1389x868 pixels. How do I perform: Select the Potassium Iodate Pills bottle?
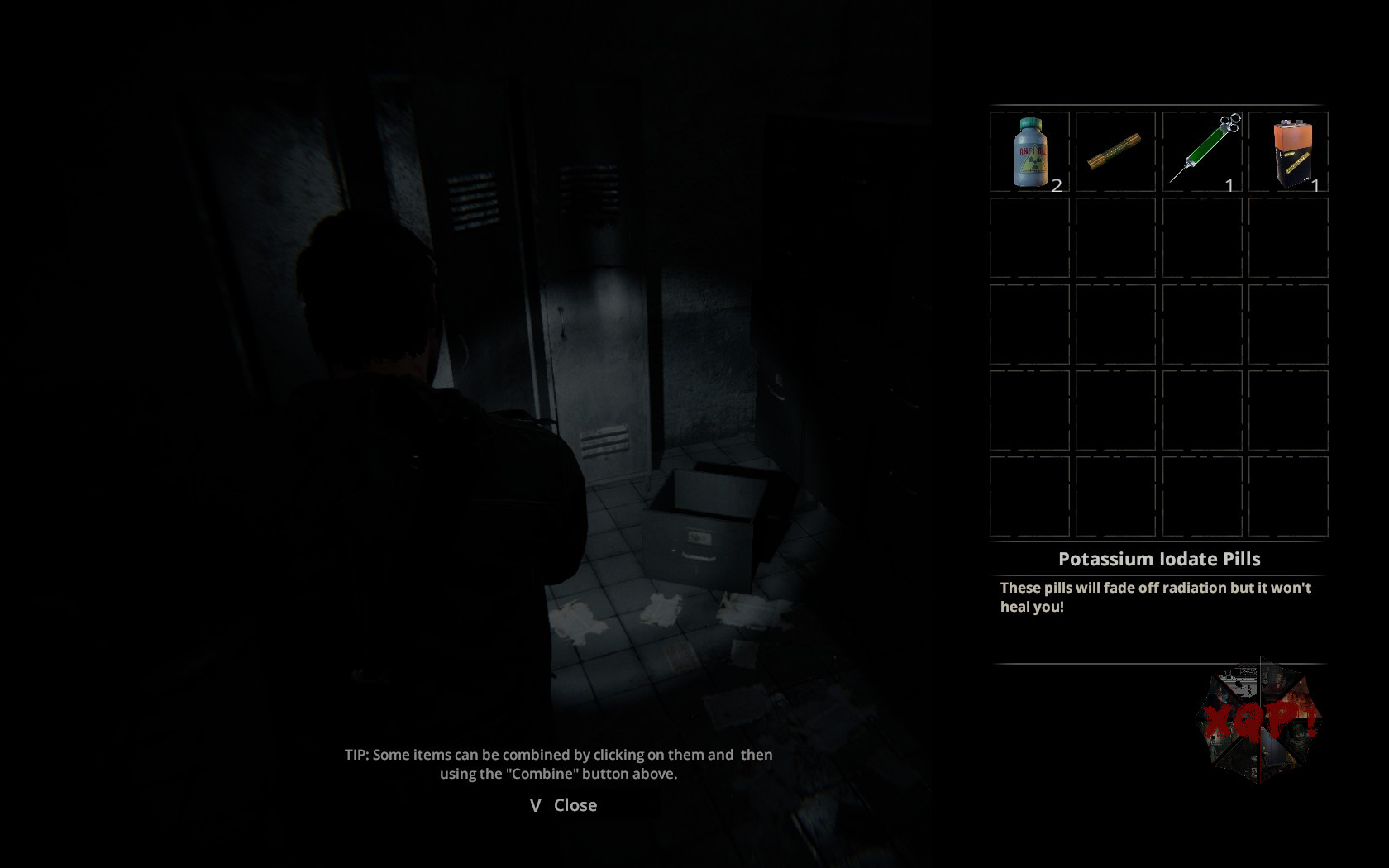point(1029,152)
